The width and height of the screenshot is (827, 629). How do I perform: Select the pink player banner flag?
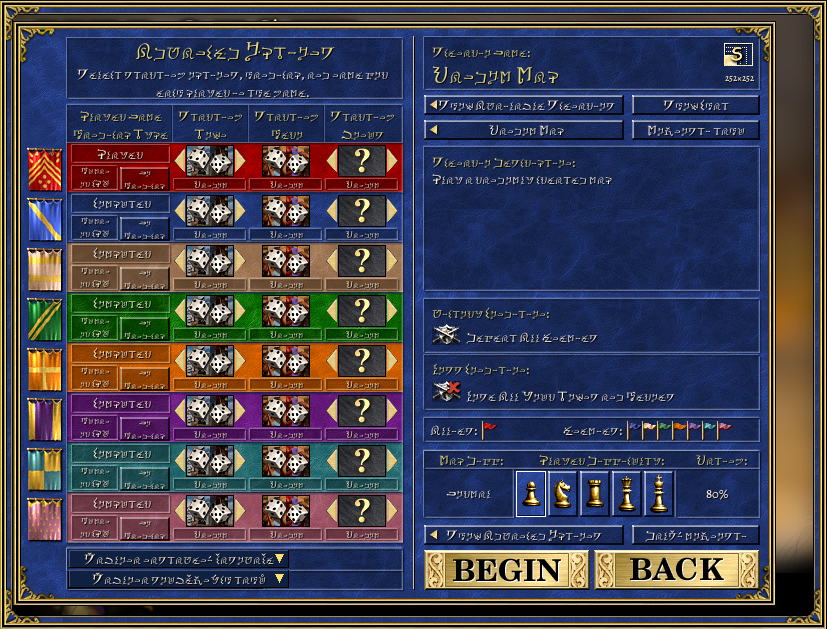[x=45, y=518]
